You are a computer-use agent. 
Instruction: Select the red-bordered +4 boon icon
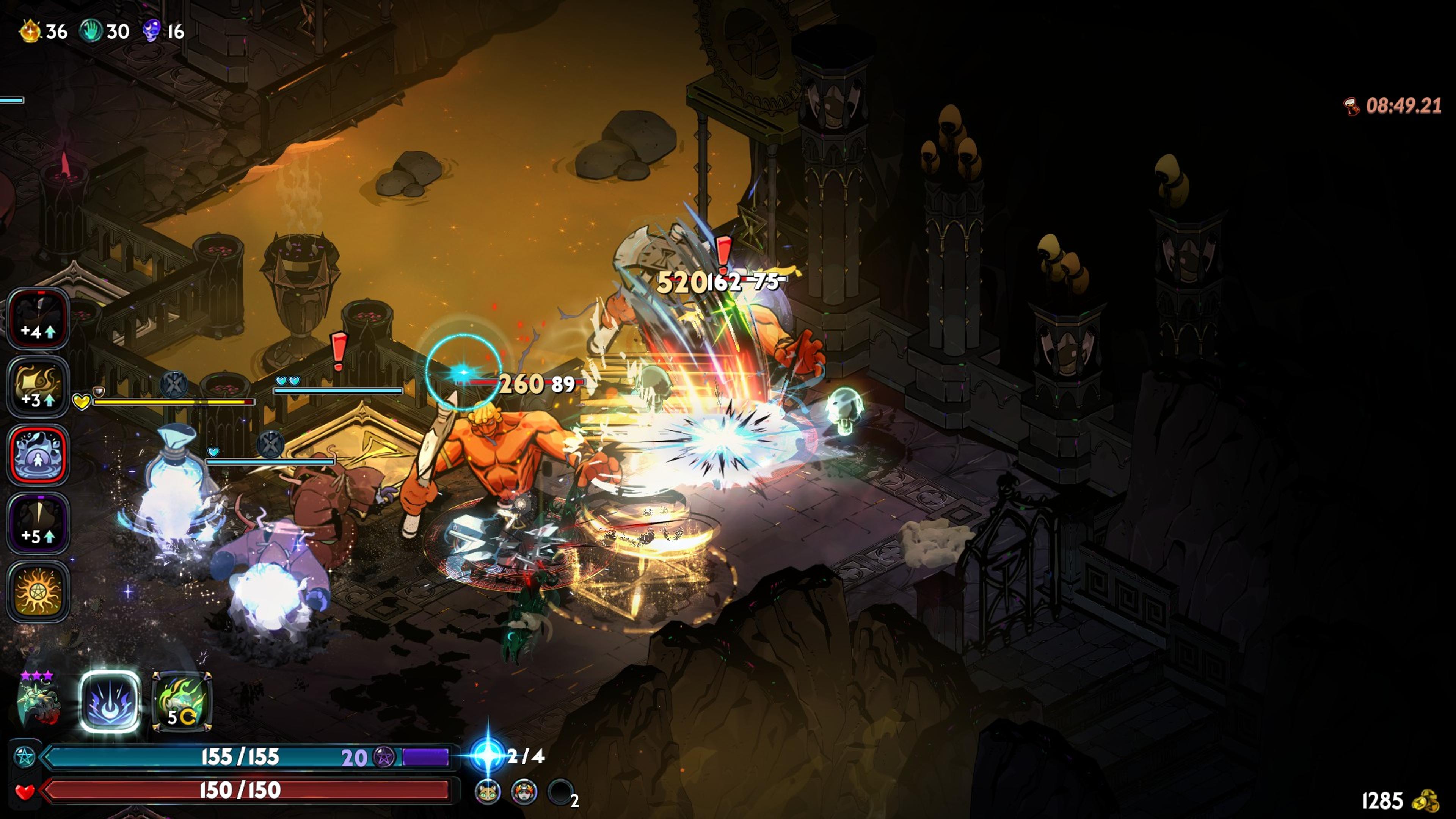[38, 319]
